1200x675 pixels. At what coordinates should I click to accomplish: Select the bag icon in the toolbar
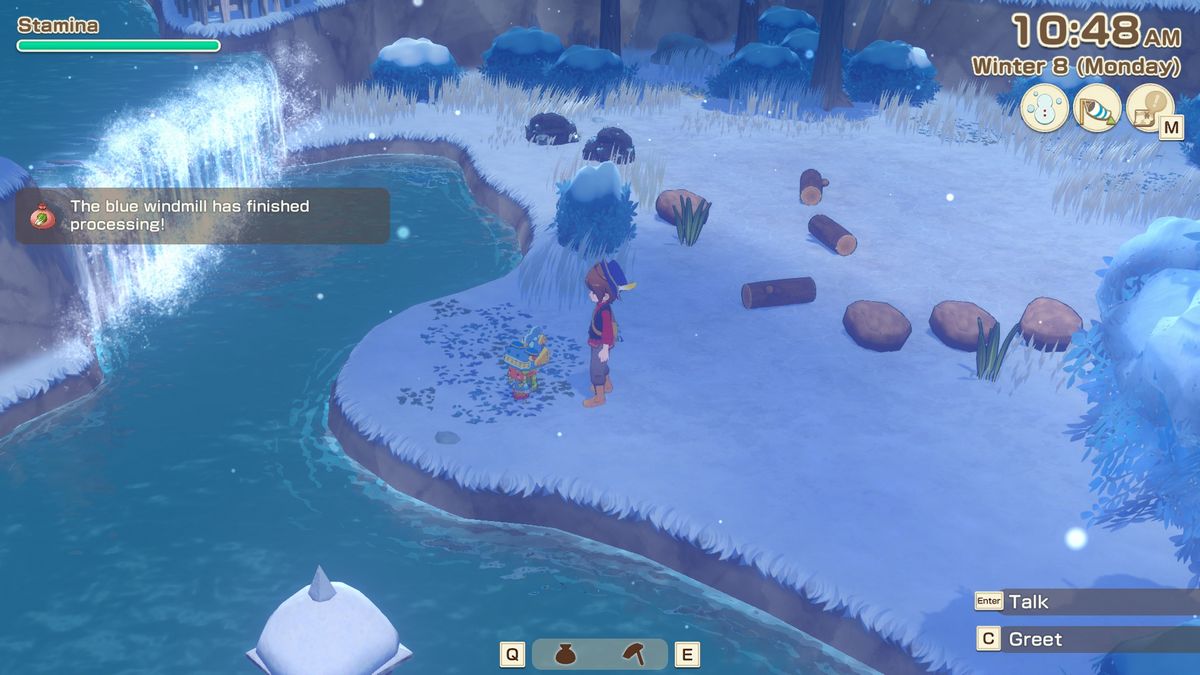565,654
